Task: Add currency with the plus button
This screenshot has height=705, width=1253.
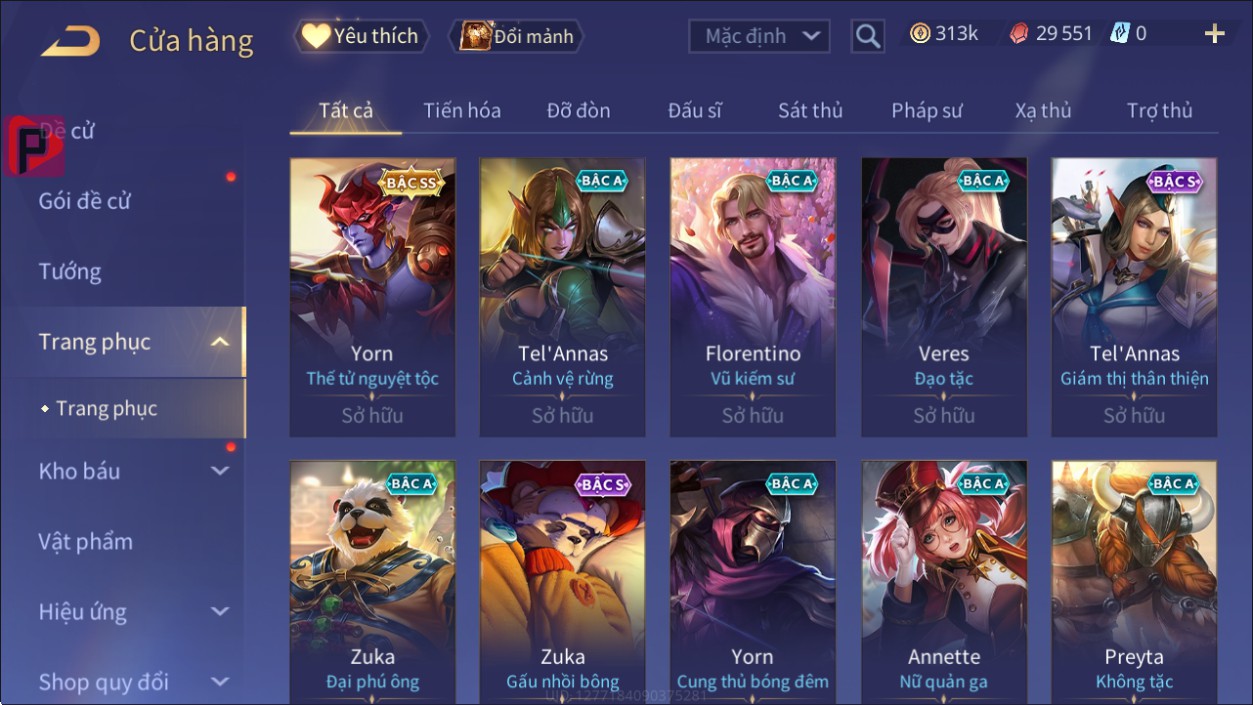Action: click(x=1214, y=35)
